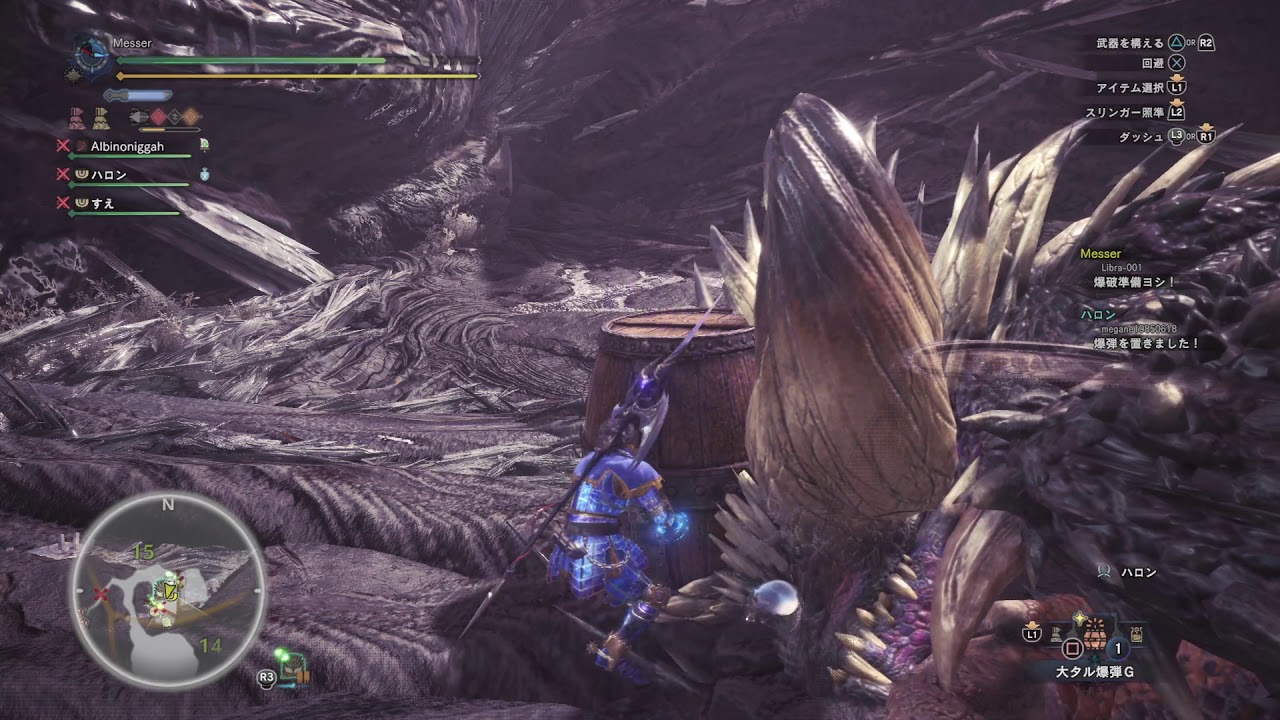The image size is (1280, 720).
Task: Click the red diamond kinsect extract icon
Action: click(x=158, y=117)
